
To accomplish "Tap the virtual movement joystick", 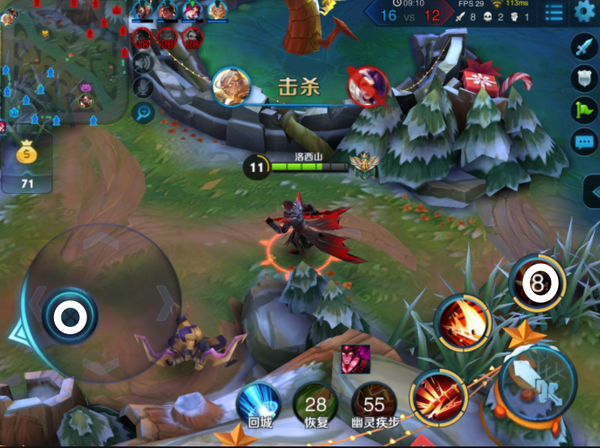I will point(68,318).
